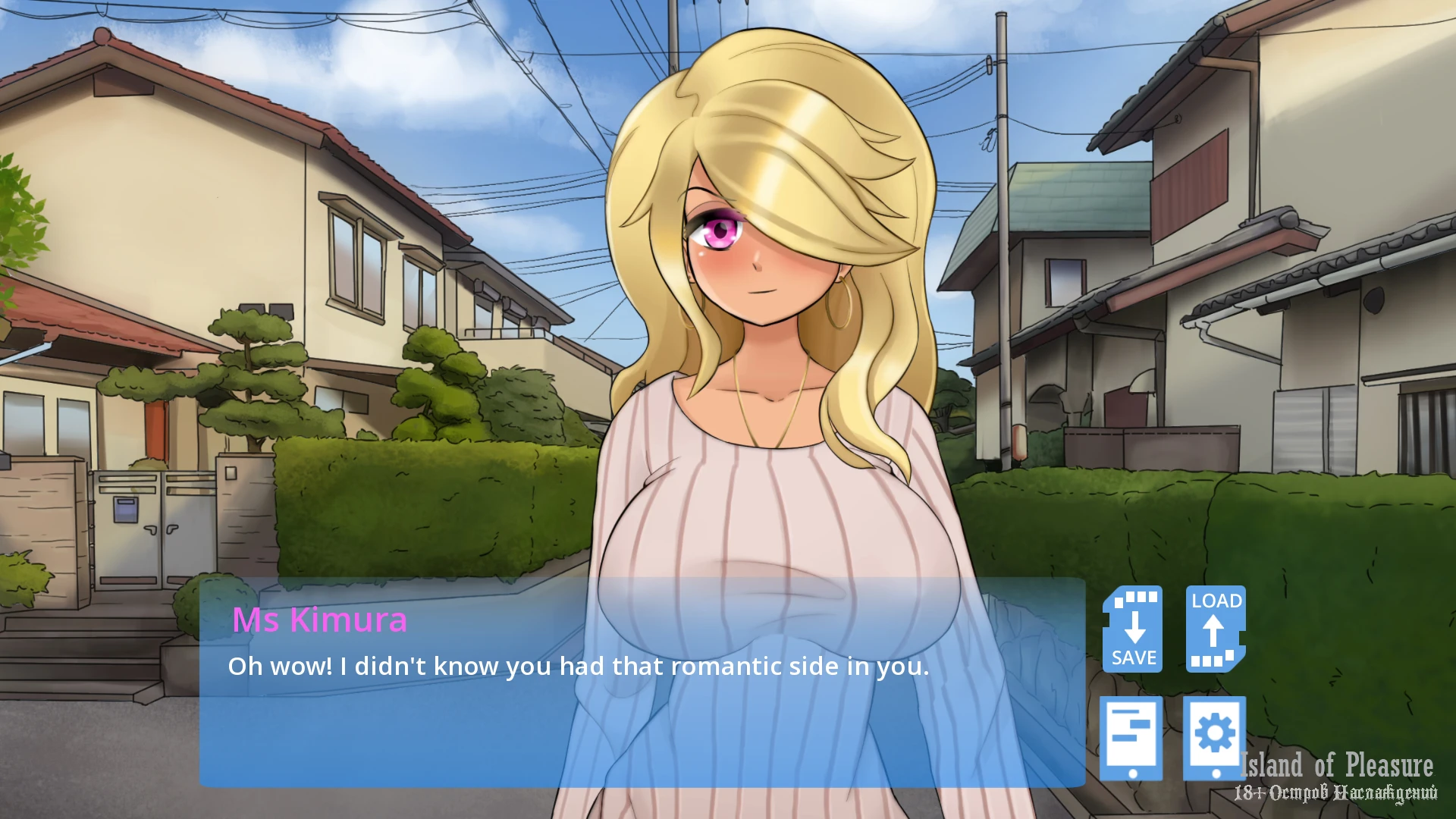
Task: Open the LOAD game menu
Action: click(1216, 629)
